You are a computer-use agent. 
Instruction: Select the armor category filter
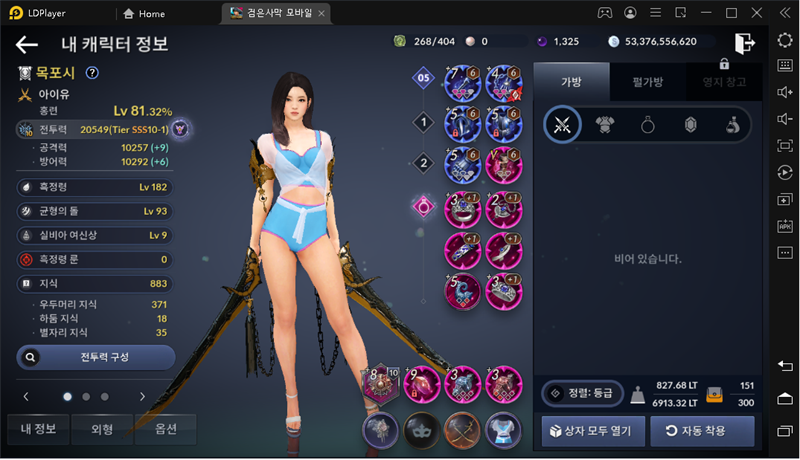tap(605, 126)
